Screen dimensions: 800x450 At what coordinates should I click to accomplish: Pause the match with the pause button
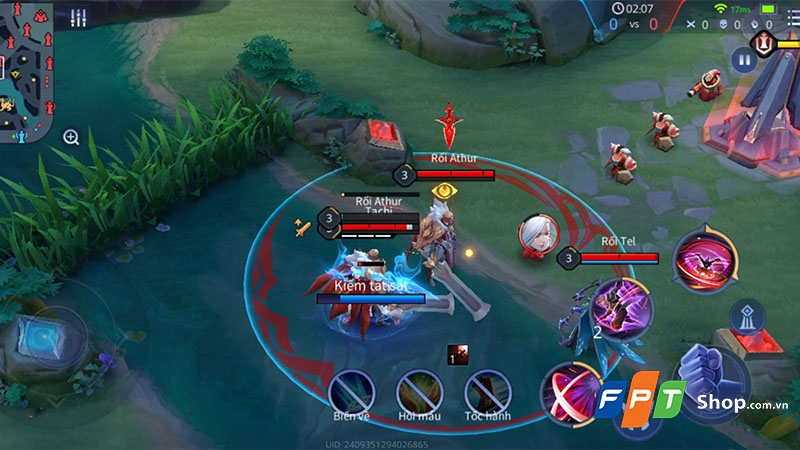tap(743, 60)
